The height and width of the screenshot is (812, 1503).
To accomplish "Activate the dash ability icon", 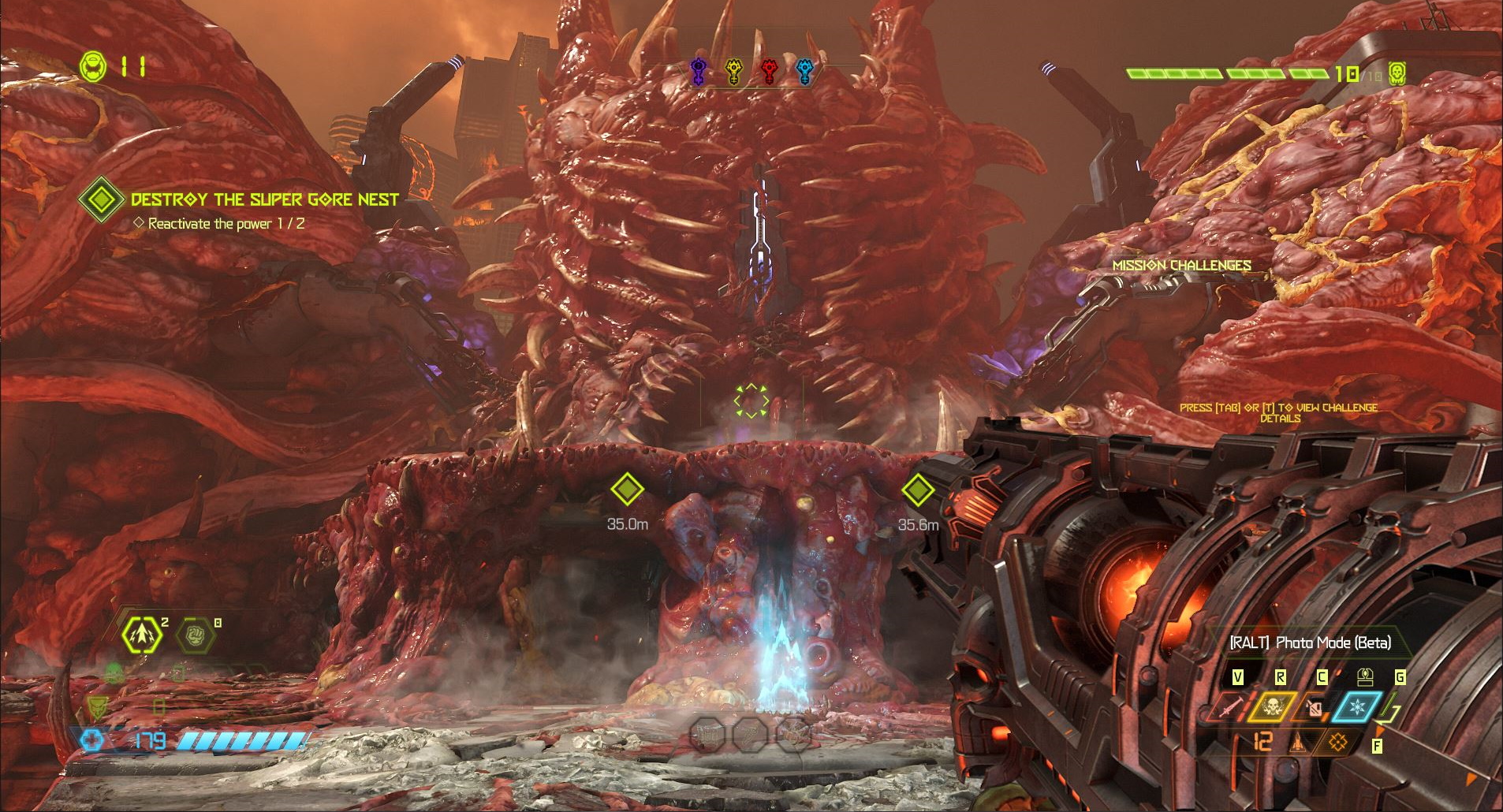I will point(142,635).
